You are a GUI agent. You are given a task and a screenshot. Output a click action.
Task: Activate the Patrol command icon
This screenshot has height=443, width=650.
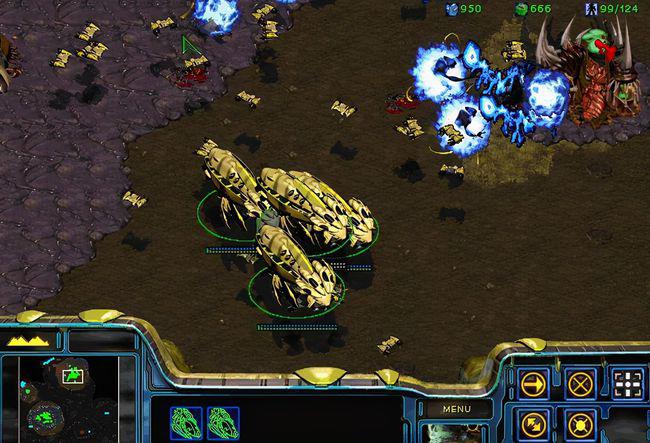coord(535,424)
